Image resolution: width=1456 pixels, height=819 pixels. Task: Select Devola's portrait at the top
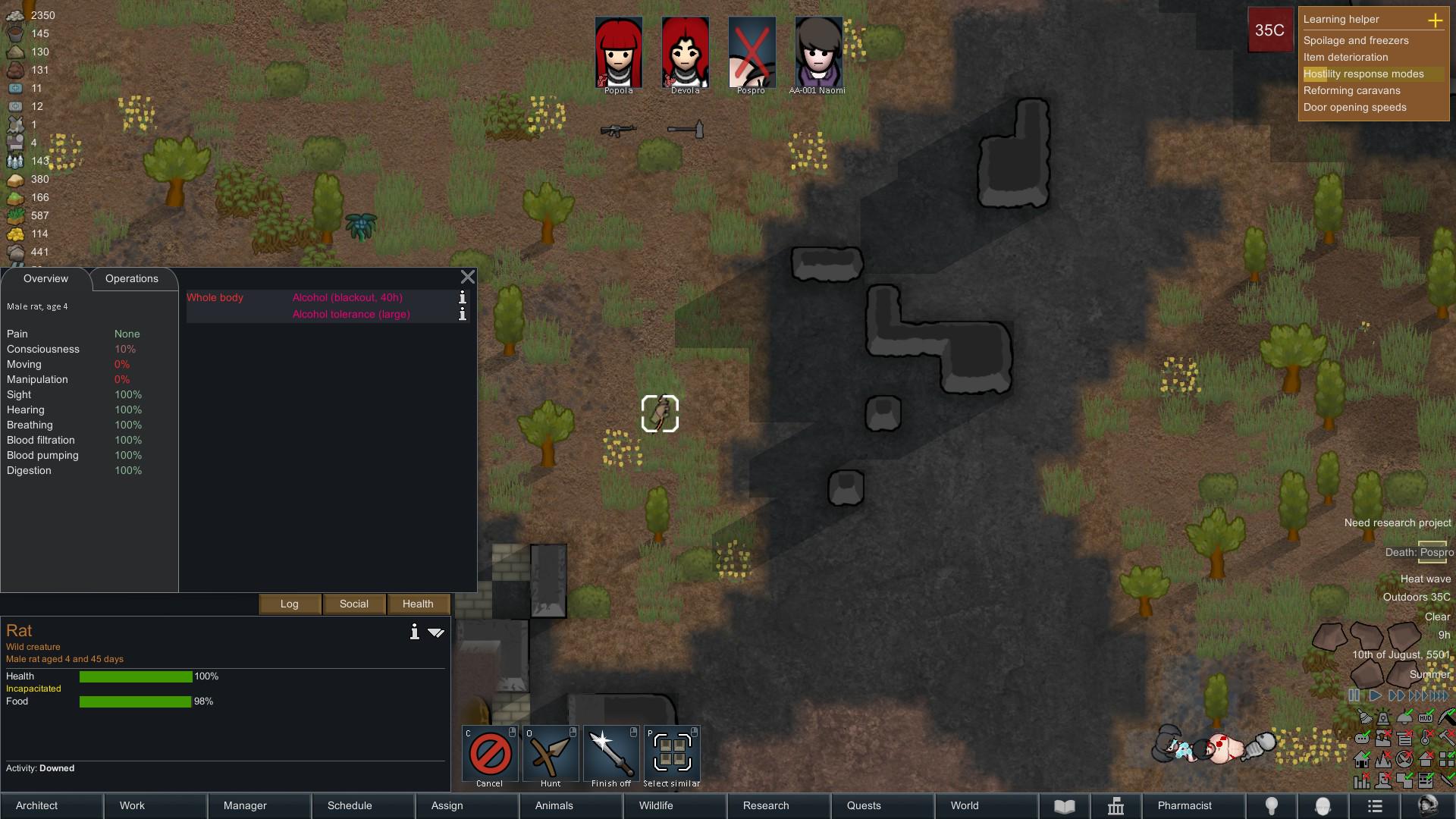[x=685, y=51]
